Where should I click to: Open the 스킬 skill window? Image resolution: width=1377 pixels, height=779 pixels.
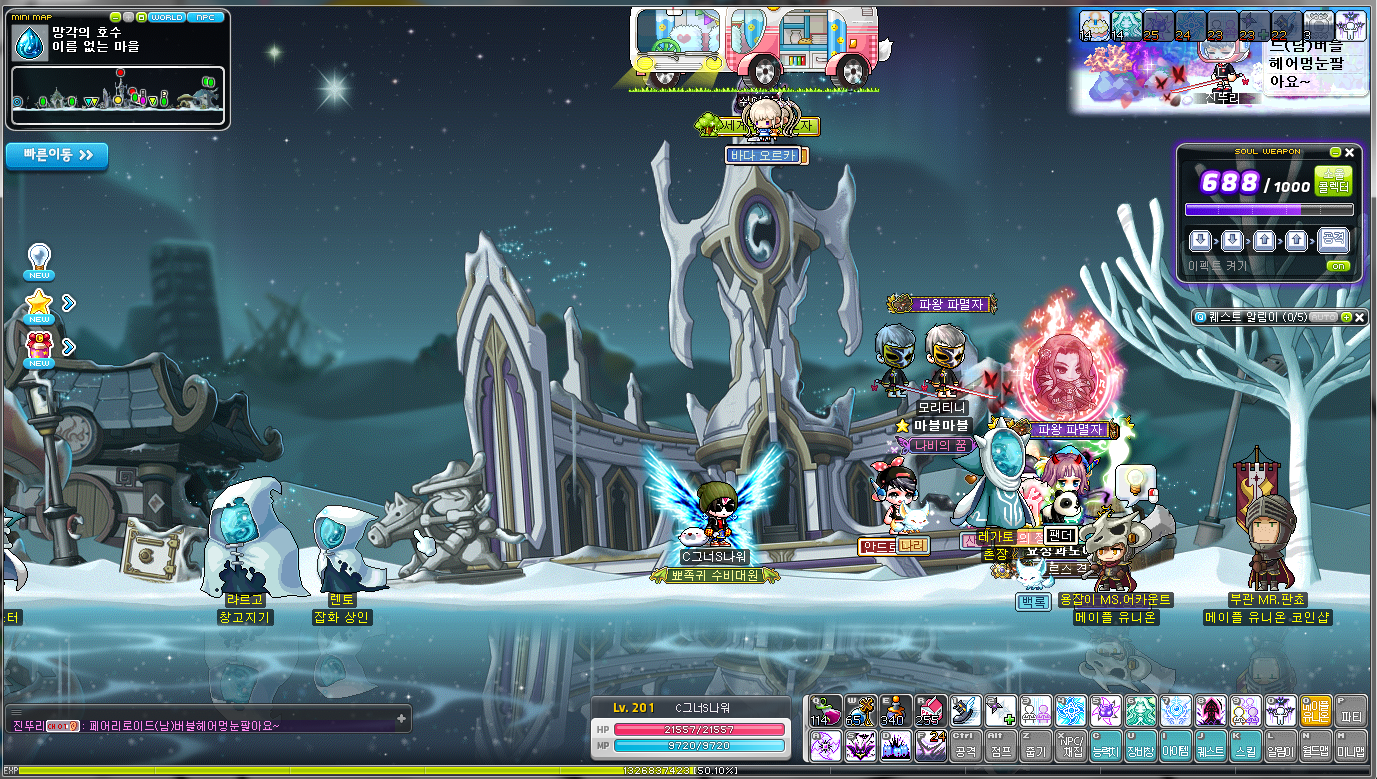(x=1246, y=745)
